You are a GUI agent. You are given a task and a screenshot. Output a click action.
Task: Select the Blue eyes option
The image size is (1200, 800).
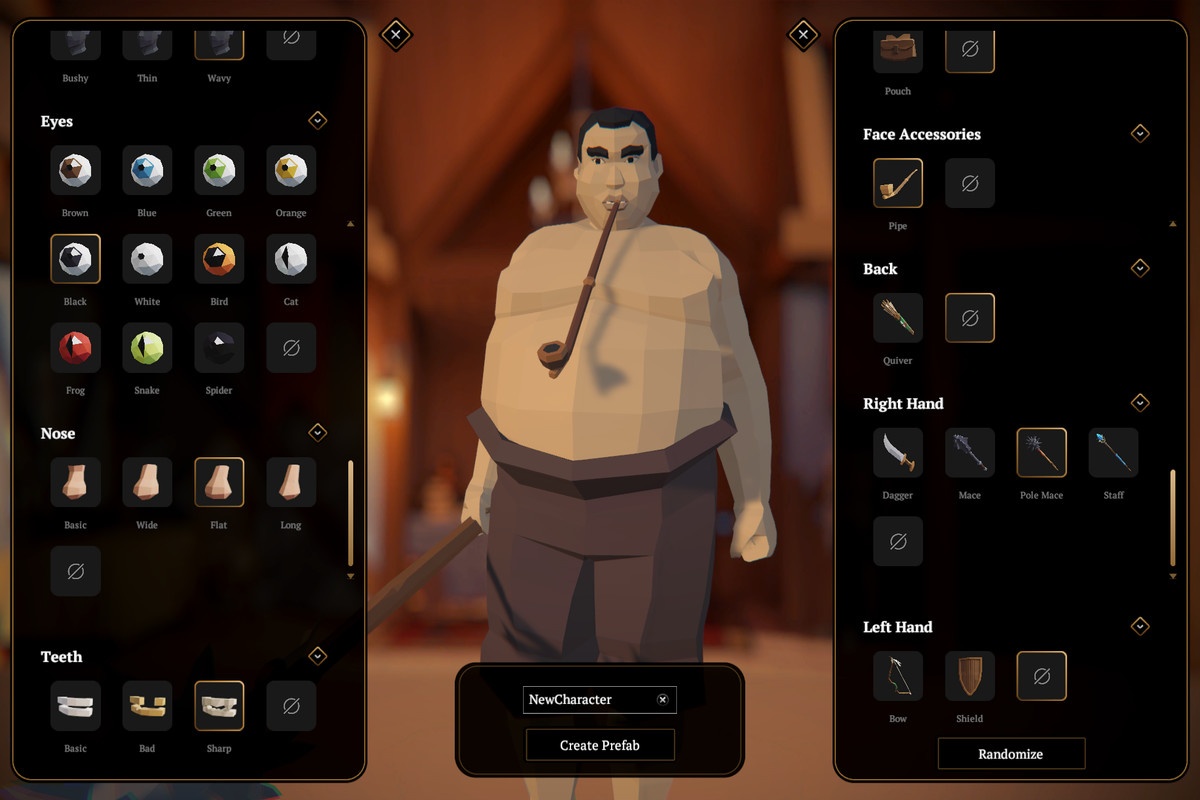click(x=147, y=170)
